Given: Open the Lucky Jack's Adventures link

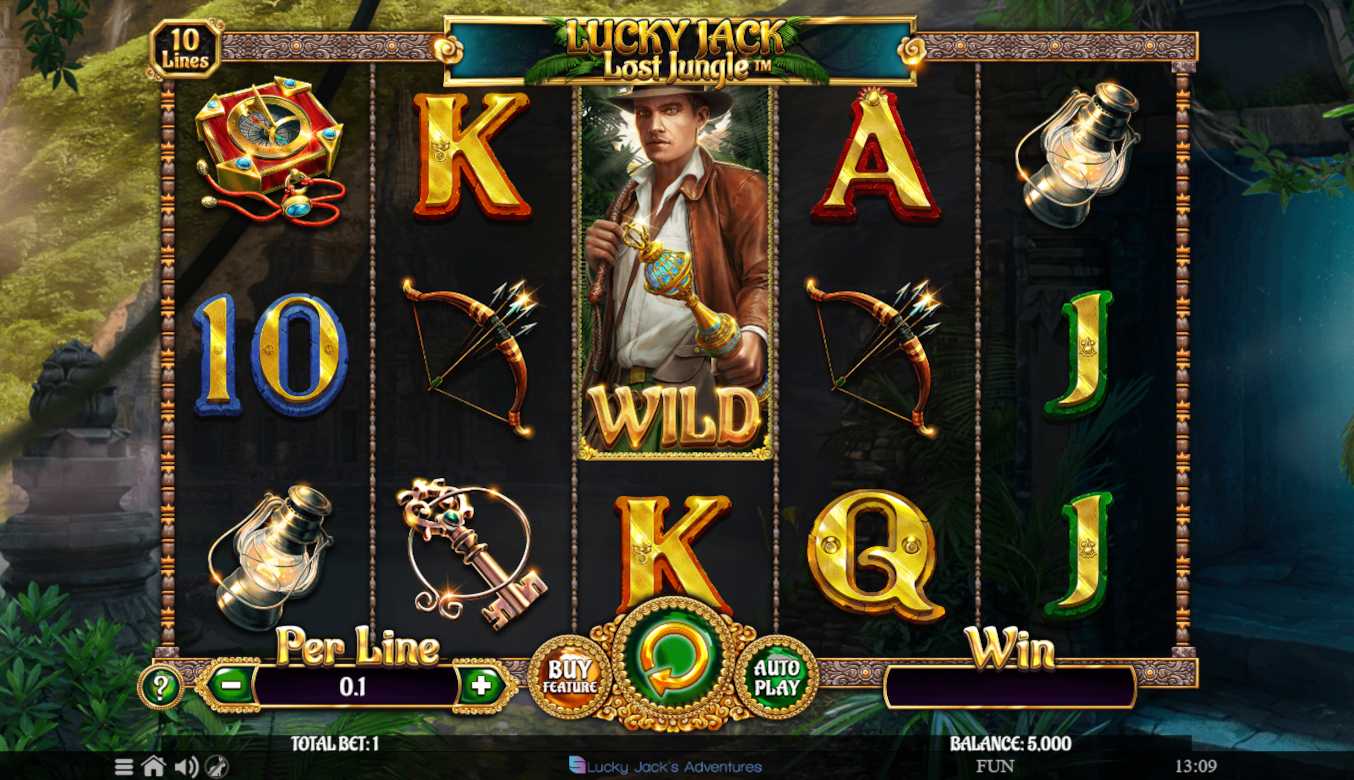Looking at the screenshot, I should point(665,767).
